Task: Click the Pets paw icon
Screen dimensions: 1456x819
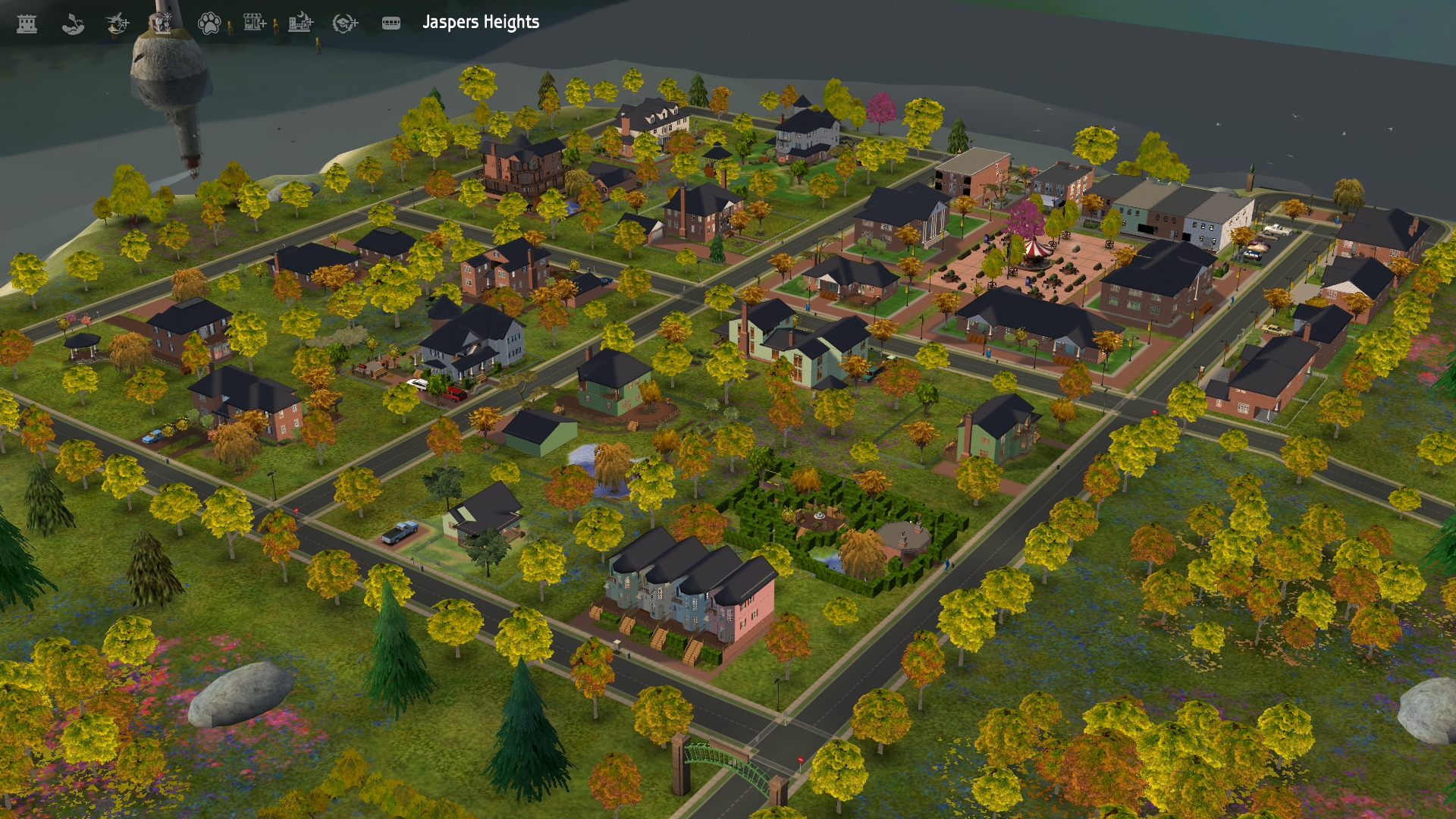Action: click(211, 23)
